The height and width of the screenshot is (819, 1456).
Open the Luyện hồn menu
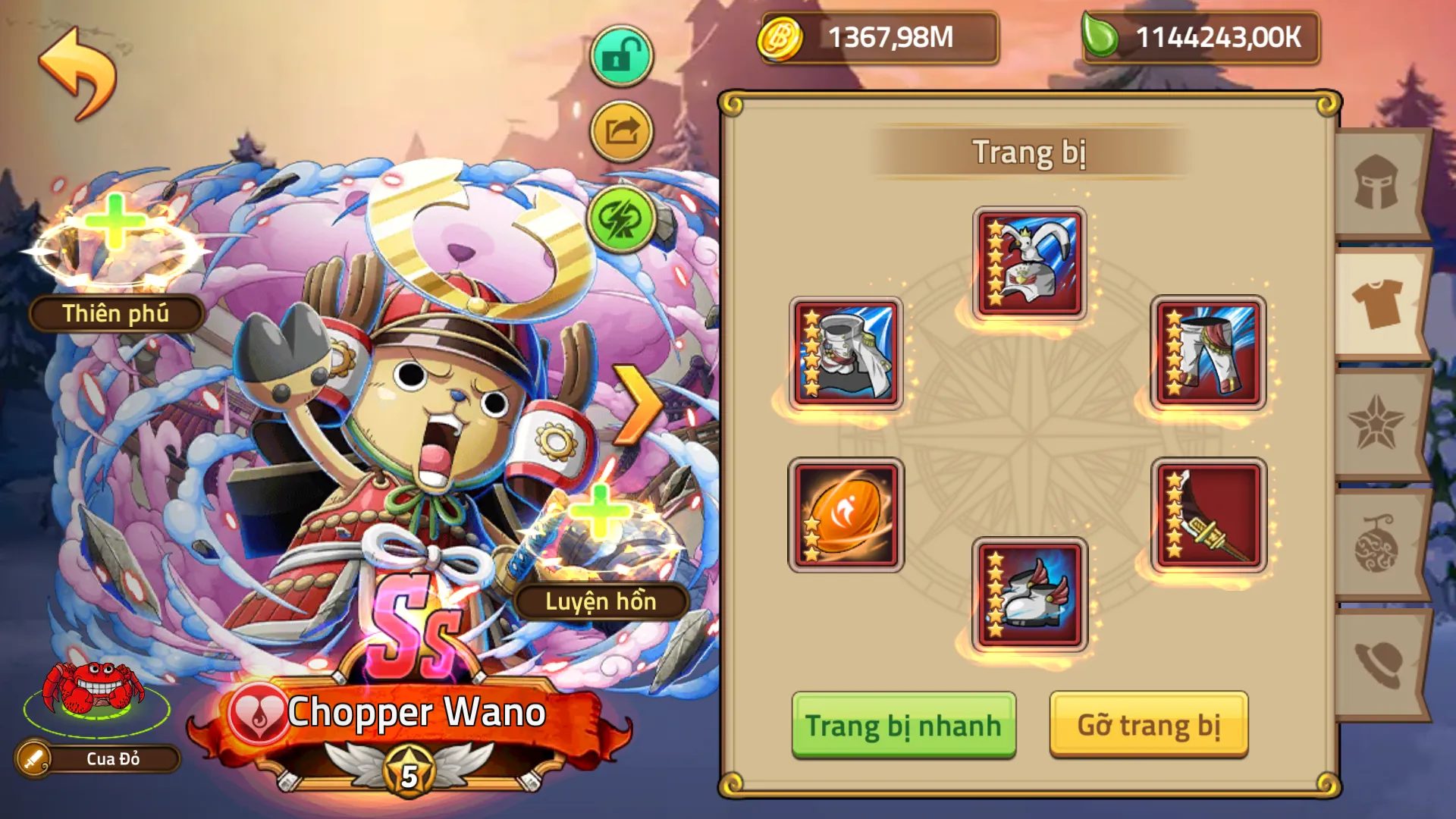(x=603, y=603)
